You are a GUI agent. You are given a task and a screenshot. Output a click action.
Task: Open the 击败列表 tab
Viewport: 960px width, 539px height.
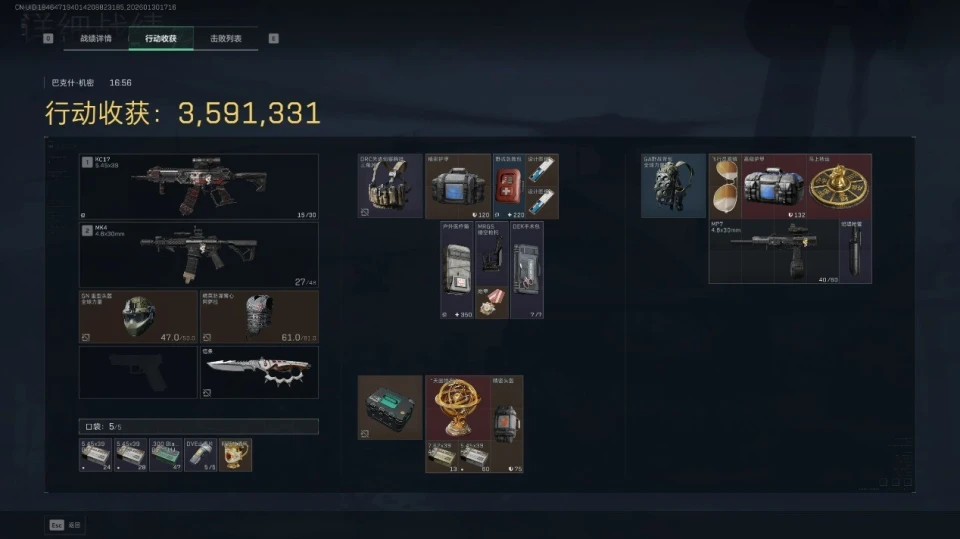tap(225, 39)
